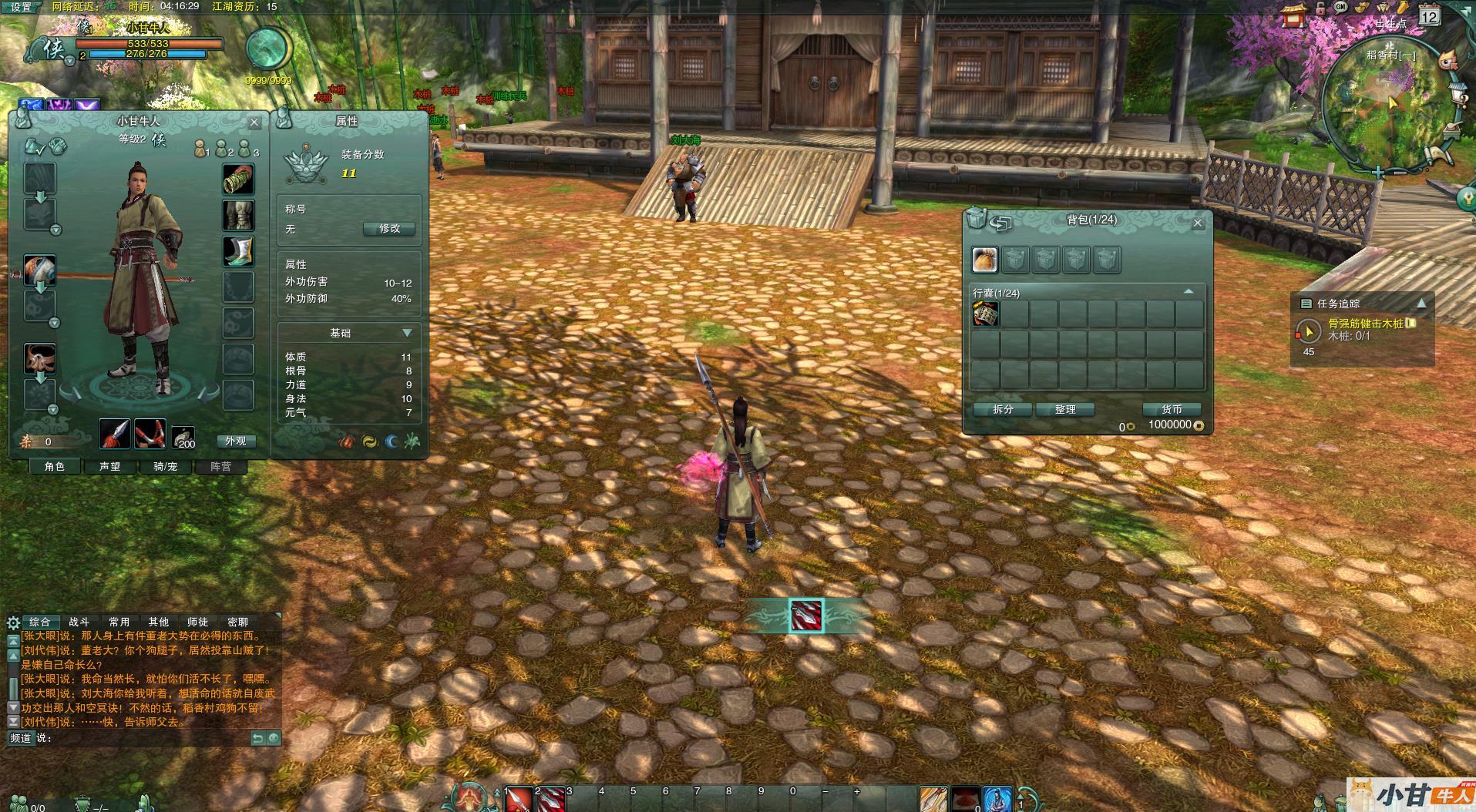The image size is (1476, 812).
Task: Select the equipped glove slot
Action: coord(239,180)
